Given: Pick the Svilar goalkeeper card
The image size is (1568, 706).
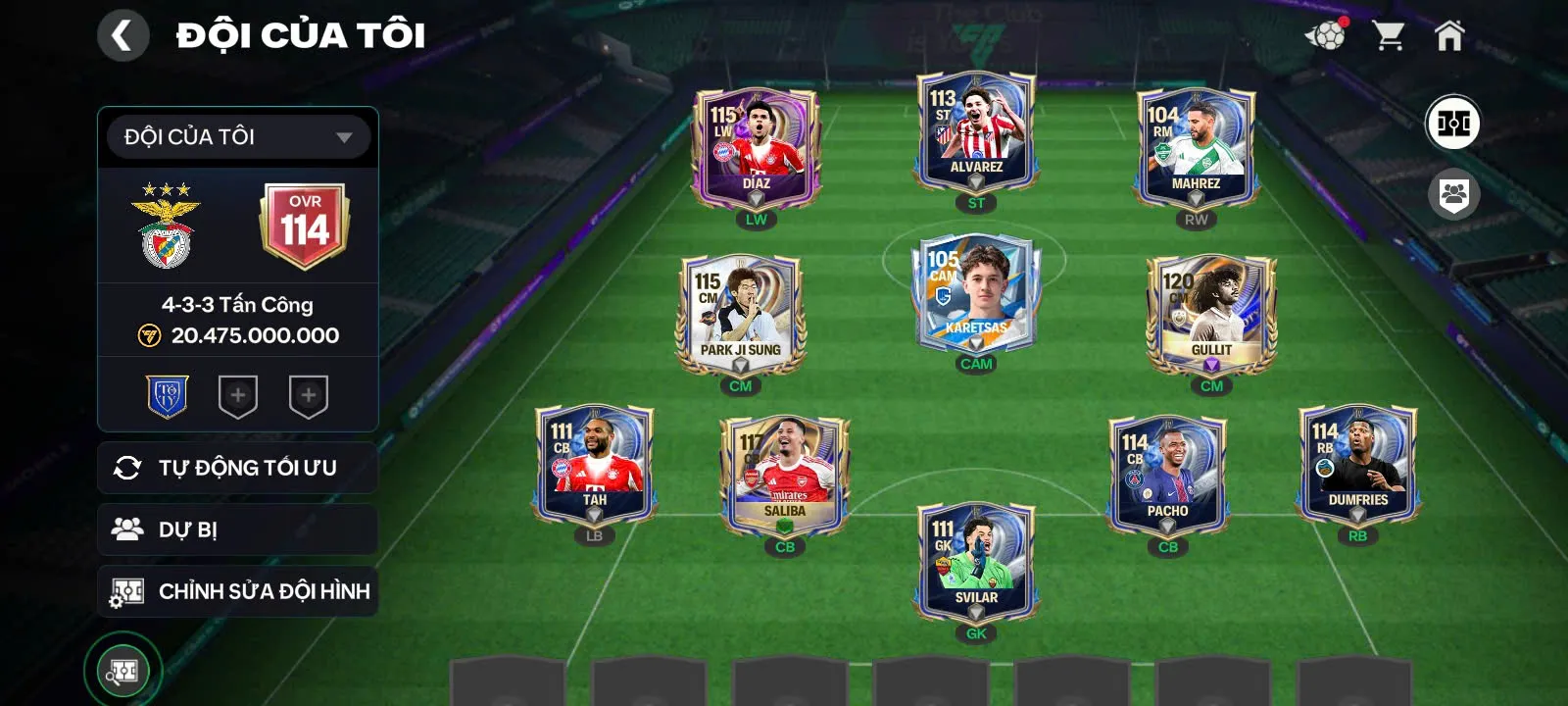Looking at the screenshot, I should tap(976, 562).
